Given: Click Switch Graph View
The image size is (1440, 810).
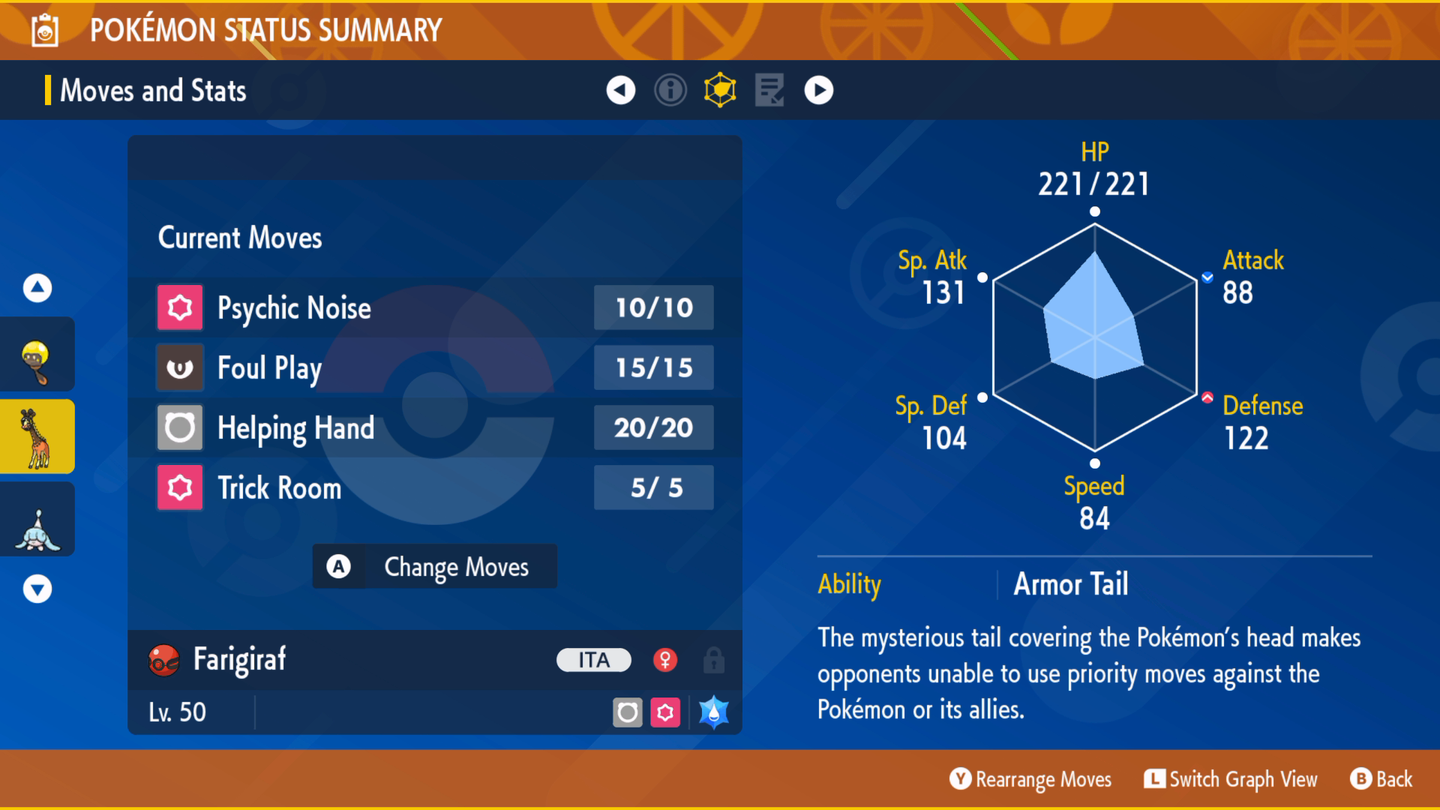Looking at the screenshot, I should tap(1231, 779).
